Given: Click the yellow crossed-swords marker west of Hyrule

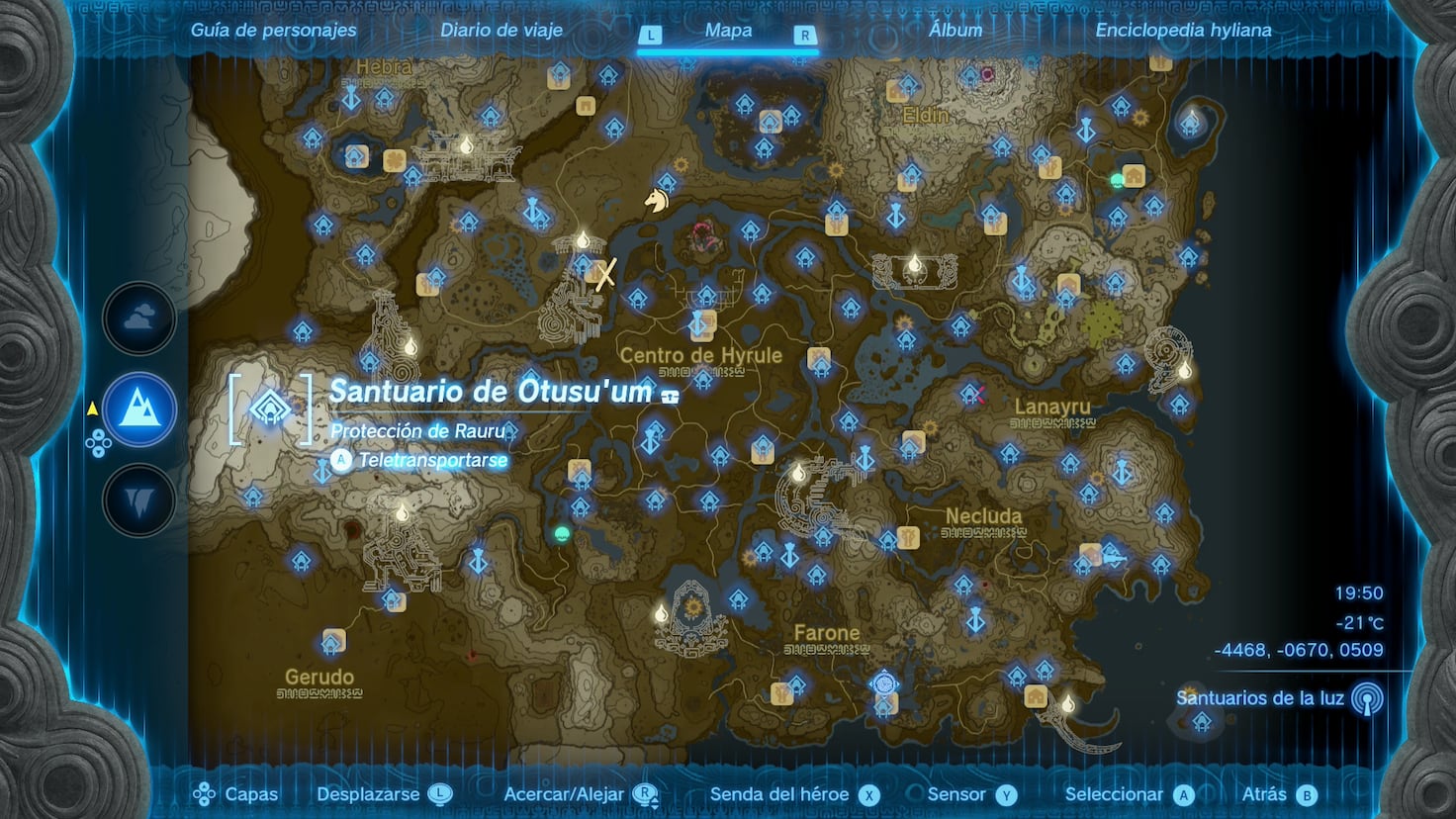Looking at the screenshot, I should pos(606,275).
